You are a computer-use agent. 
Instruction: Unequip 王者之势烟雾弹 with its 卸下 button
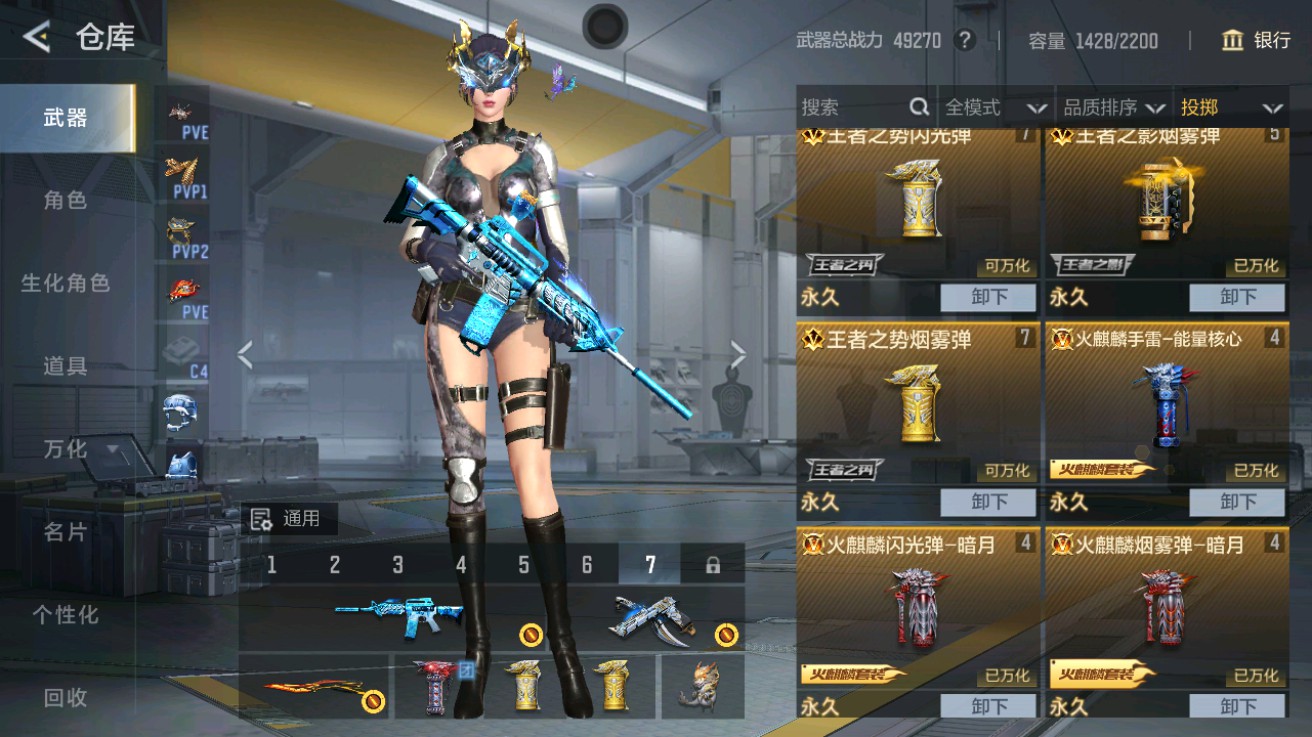click(x=988, y=502)
